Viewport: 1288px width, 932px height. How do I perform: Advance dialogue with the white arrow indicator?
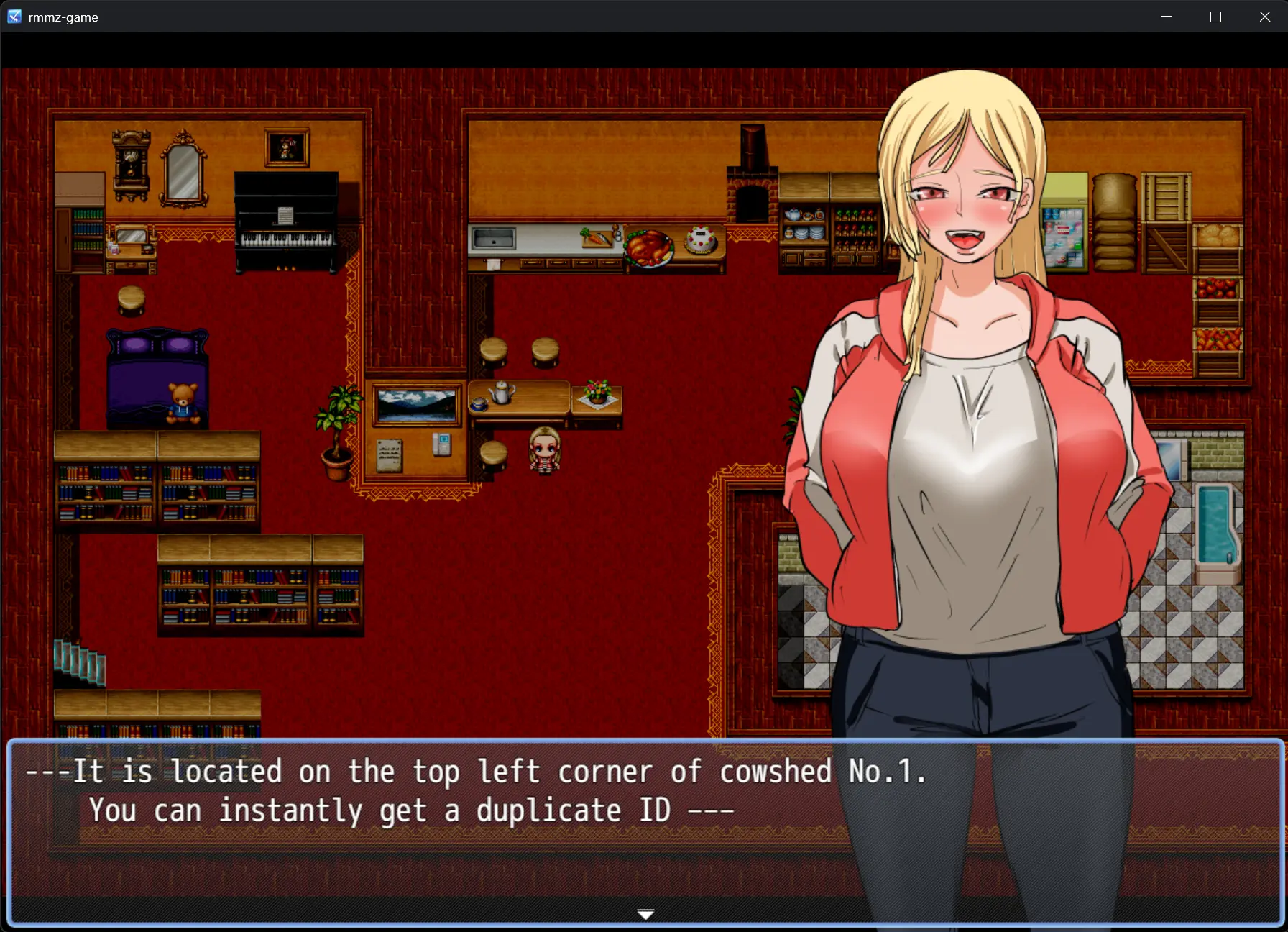(x=645, y=914)
